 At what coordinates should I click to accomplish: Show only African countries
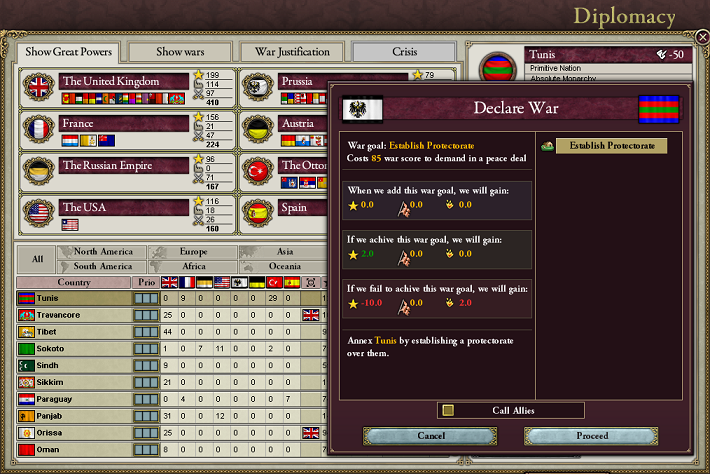tap(193, 266)
